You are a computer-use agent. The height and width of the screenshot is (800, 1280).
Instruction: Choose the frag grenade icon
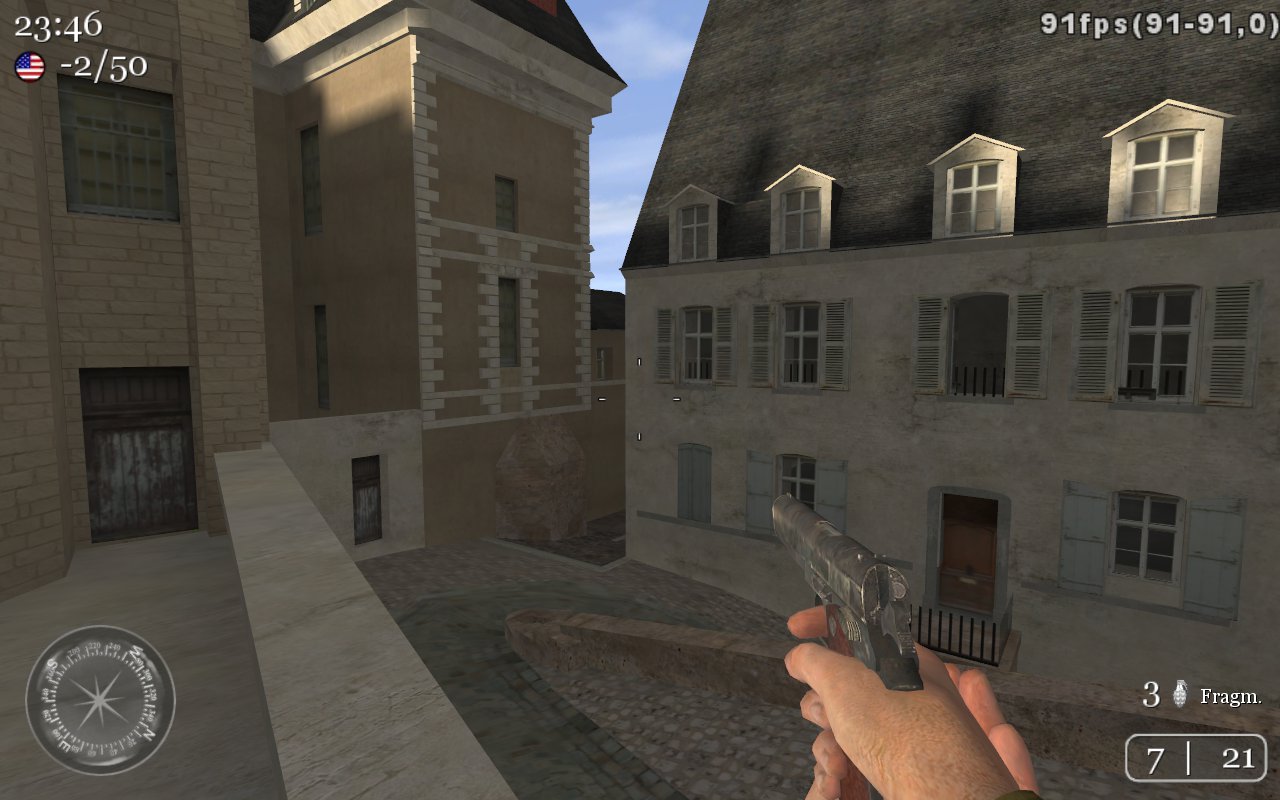point(1180,694)
